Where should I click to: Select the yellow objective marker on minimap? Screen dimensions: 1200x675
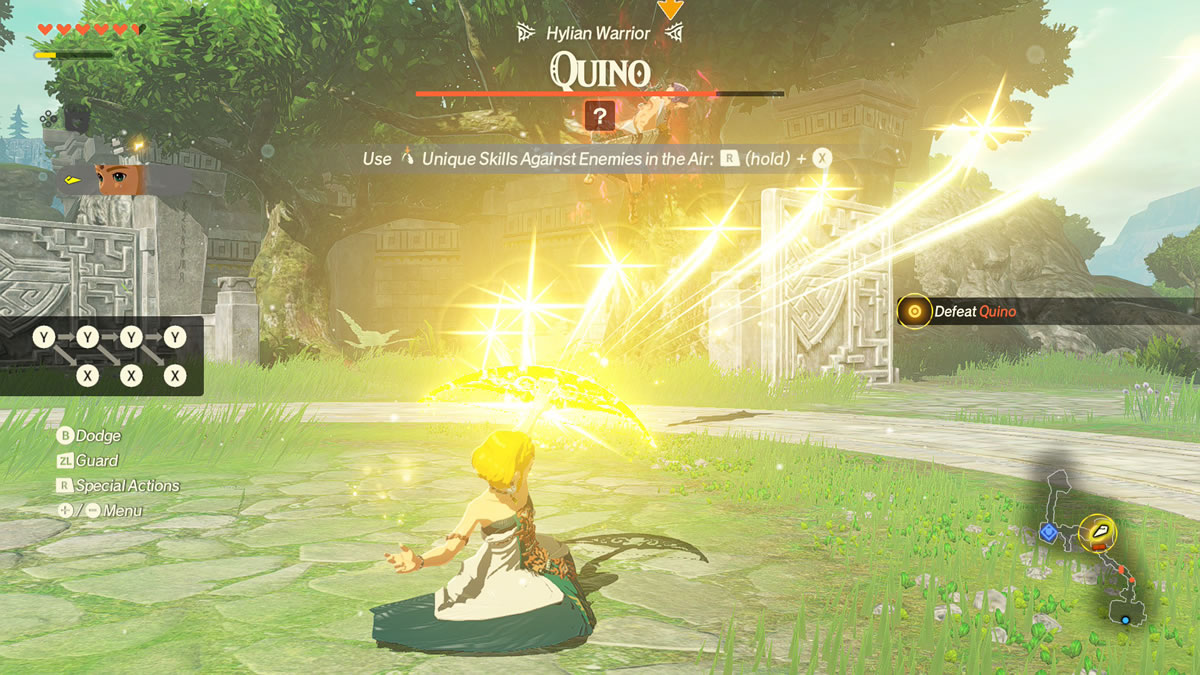point(1097,532)
